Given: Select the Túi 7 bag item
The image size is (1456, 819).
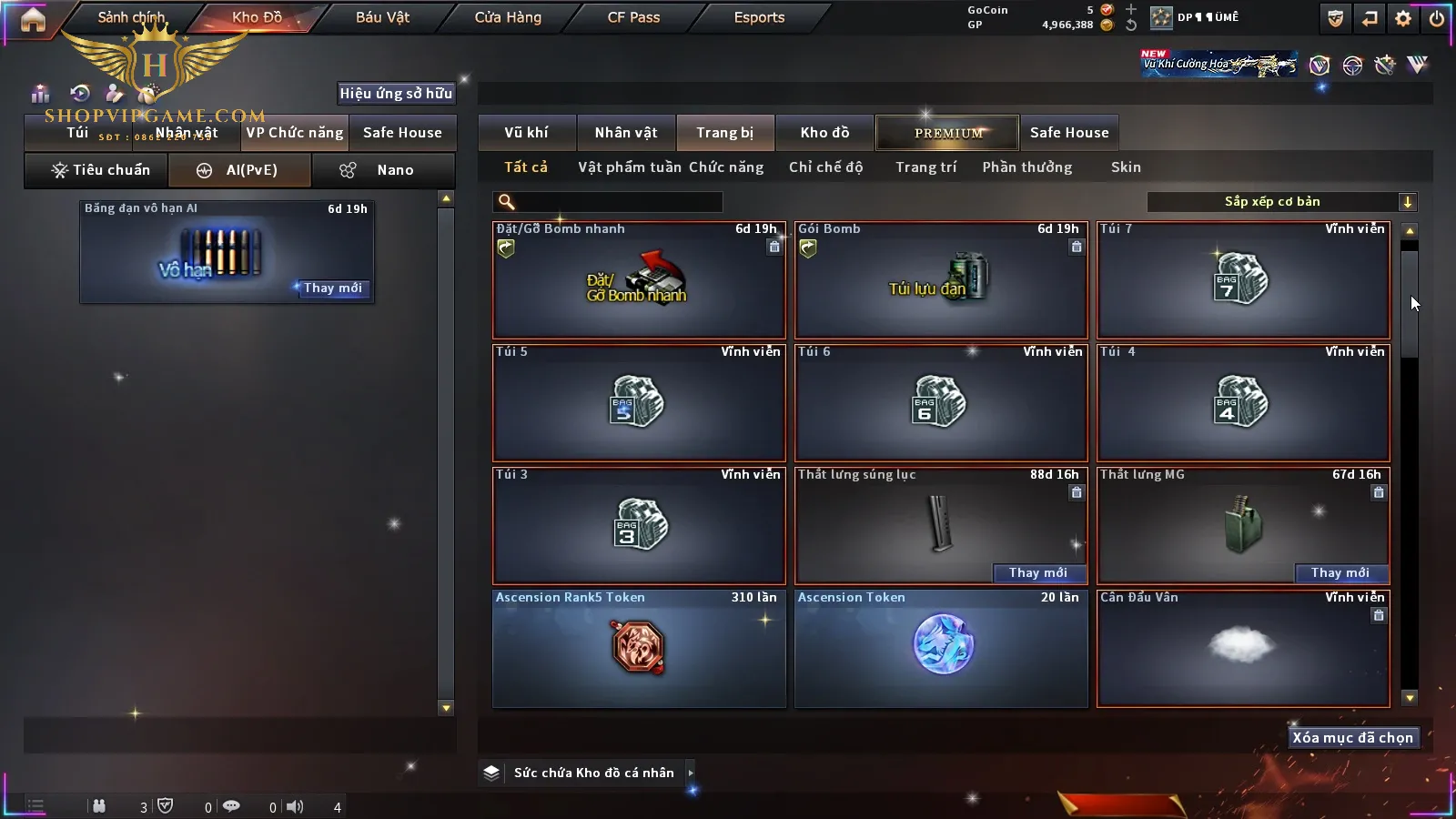Looking at the screenshot, I should pos(1242,280).
